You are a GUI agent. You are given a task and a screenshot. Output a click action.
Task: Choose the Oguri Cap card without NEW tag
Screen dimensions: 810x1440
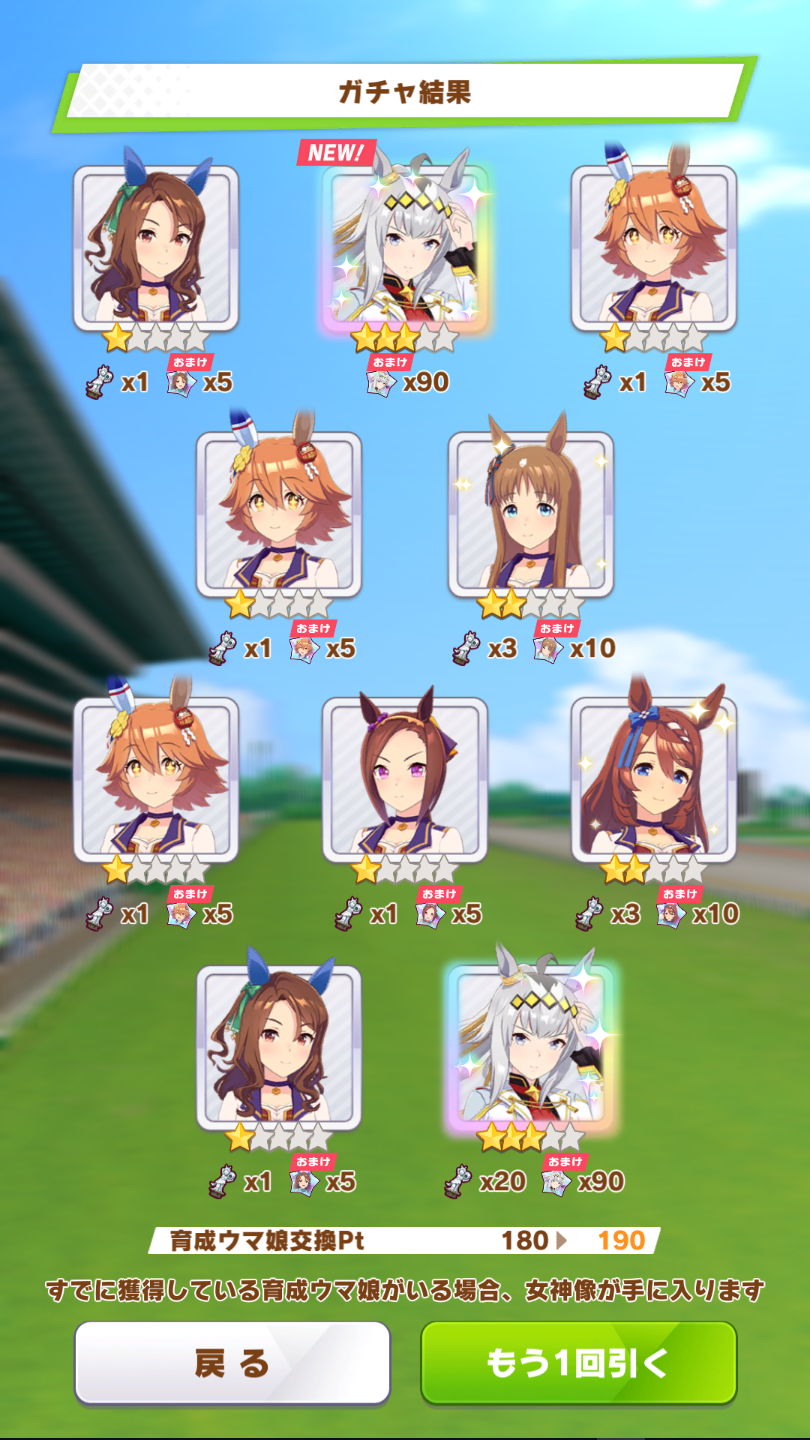click(x=530, y=1046)
